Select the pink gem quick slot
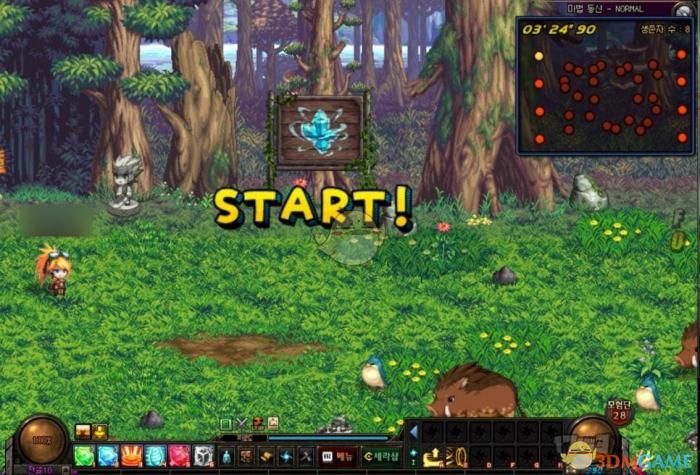 pyautogui.click(x=180, y=456)
